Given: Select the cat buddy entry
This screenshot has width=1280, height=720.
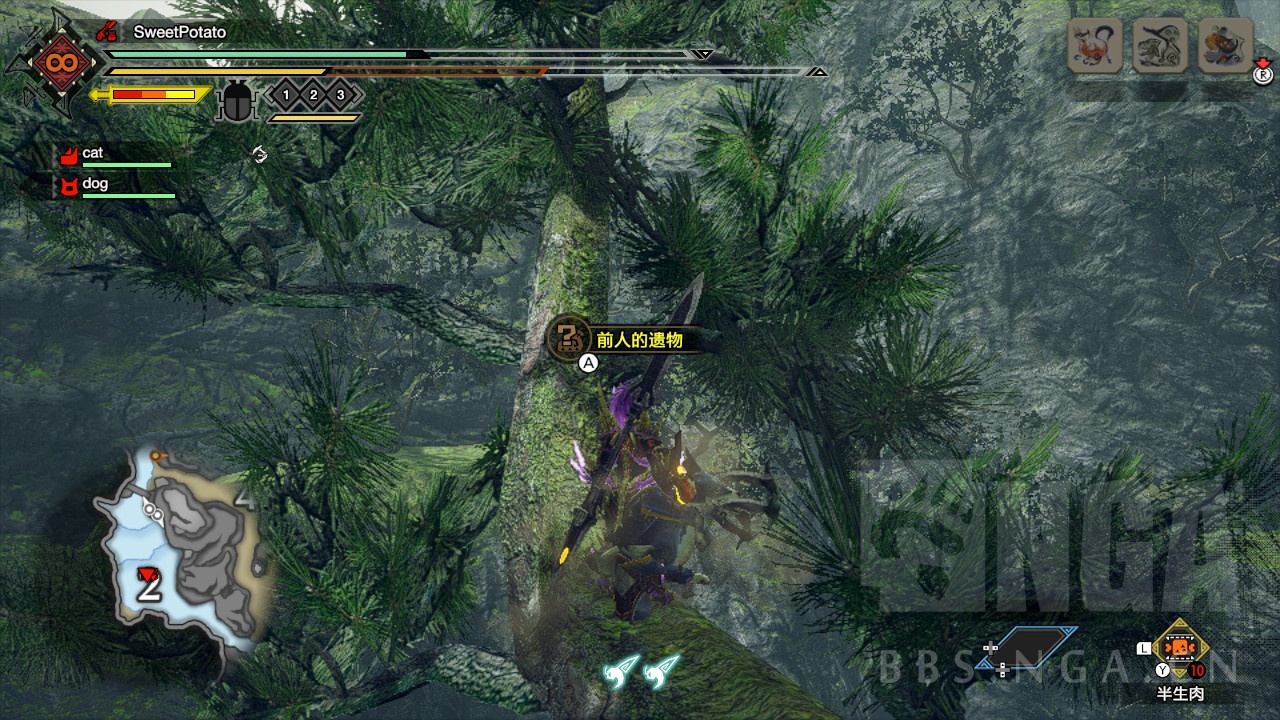Looking at the screenshot, I should click(93, 153).
